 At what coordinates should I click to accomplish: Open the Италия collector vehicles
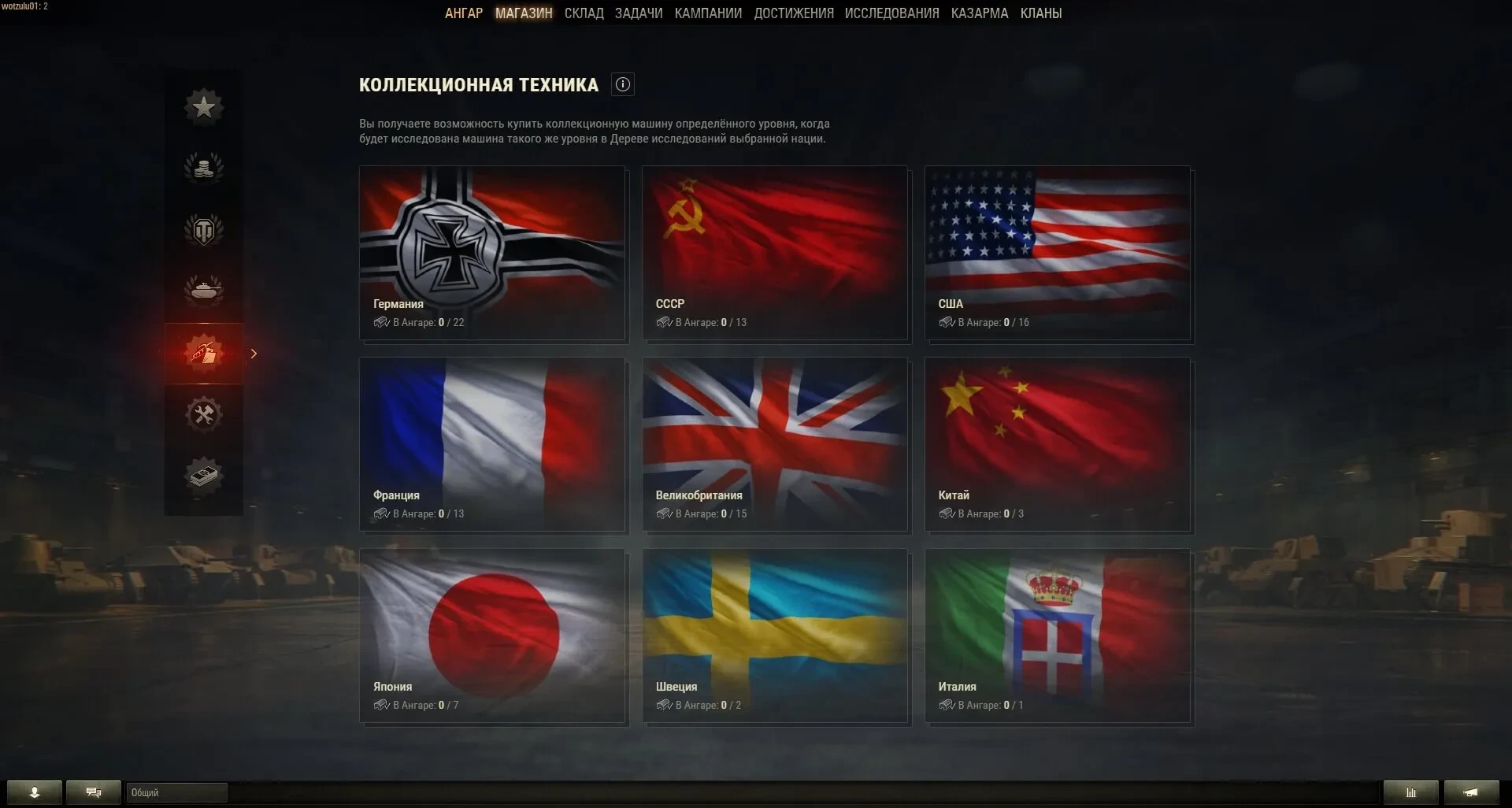(x=1058, y=636)
